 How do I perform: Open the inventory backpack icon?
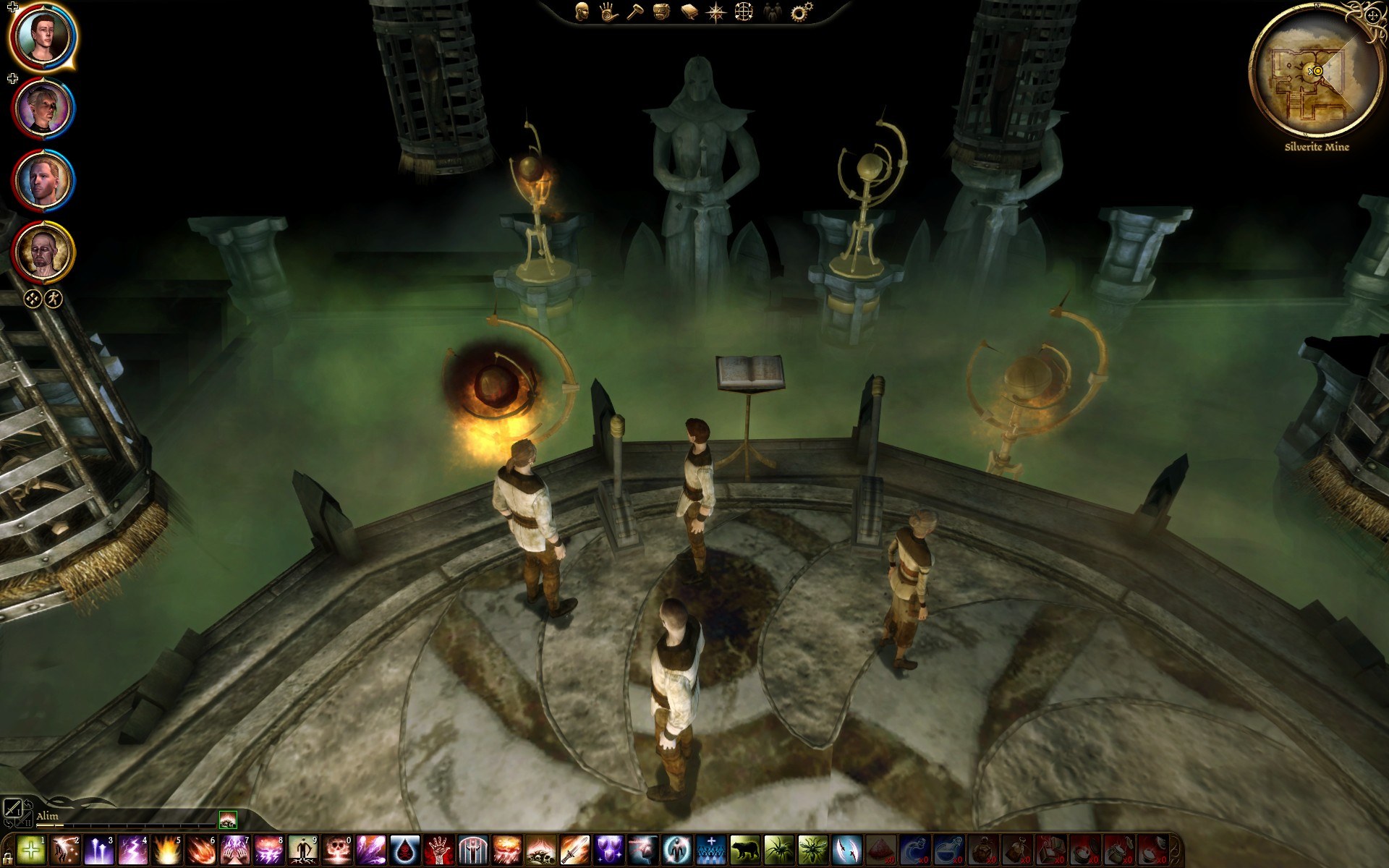661,12
